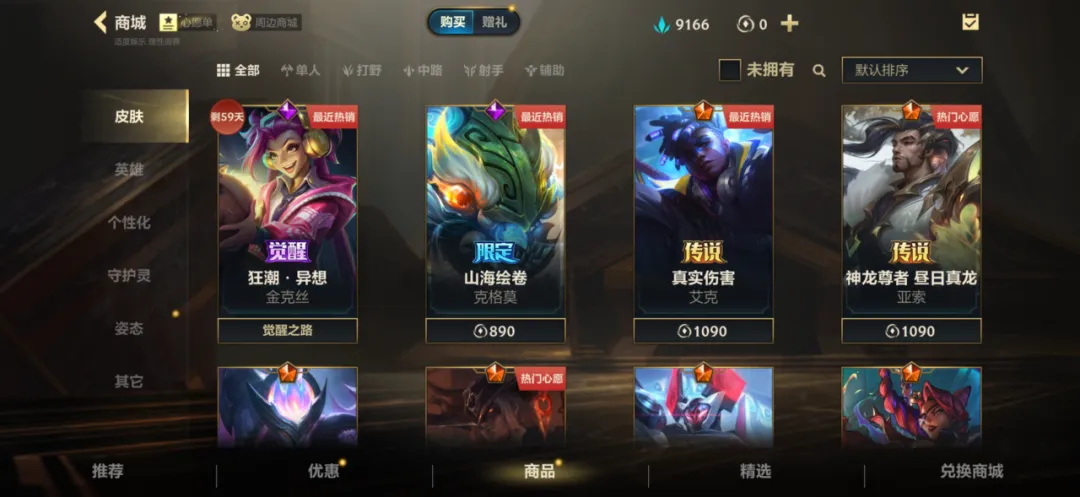Filter skins by 打野 jungle role

click(x=362, y=70)
